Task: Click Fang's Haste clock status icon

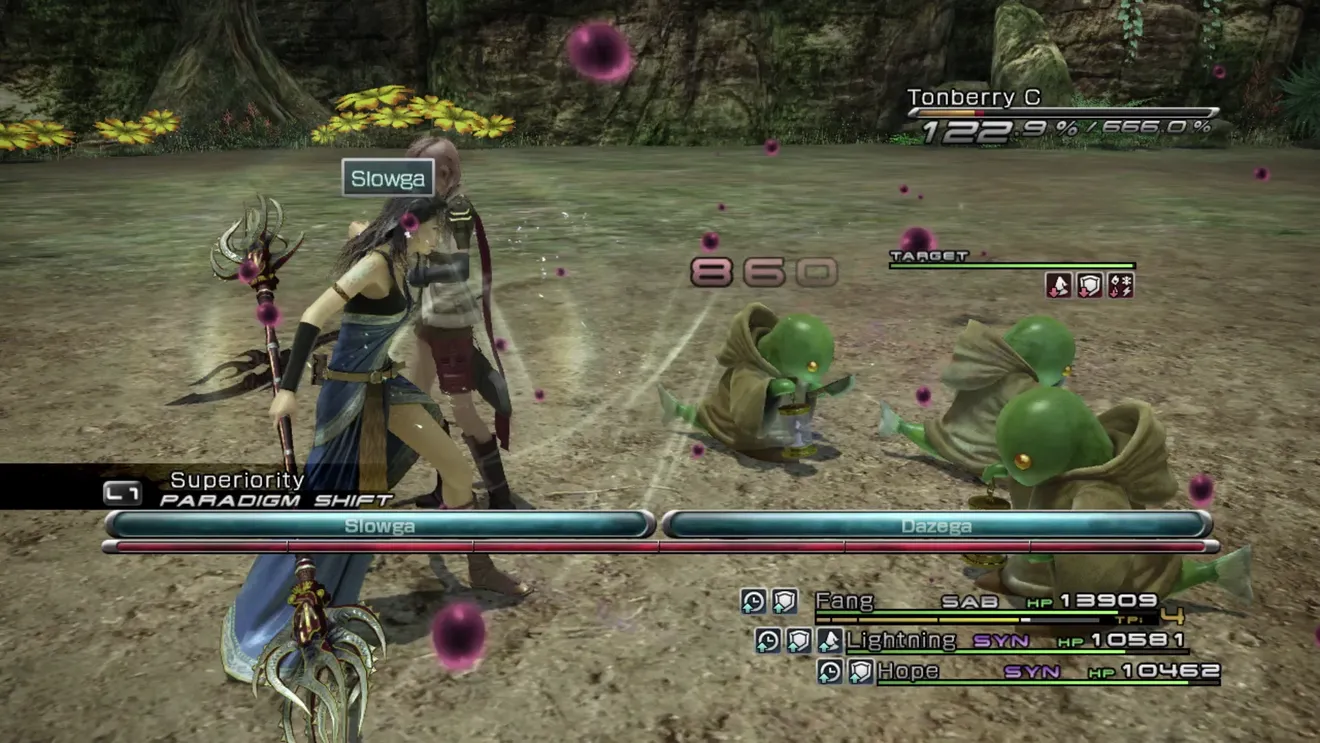Action: (x=754, y=601)
